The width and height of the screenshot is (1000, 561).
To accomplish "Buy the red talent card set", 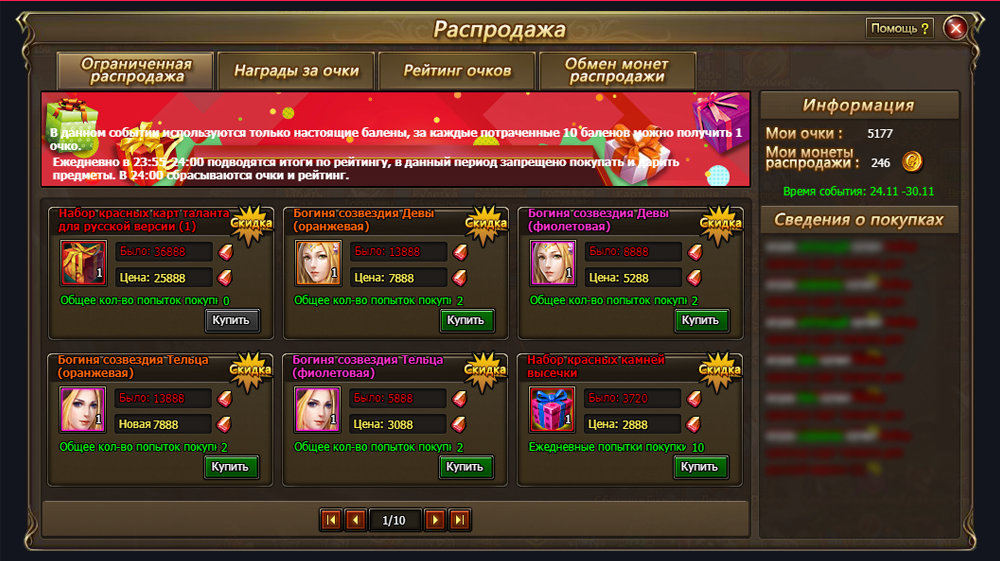I will [233, 320].
